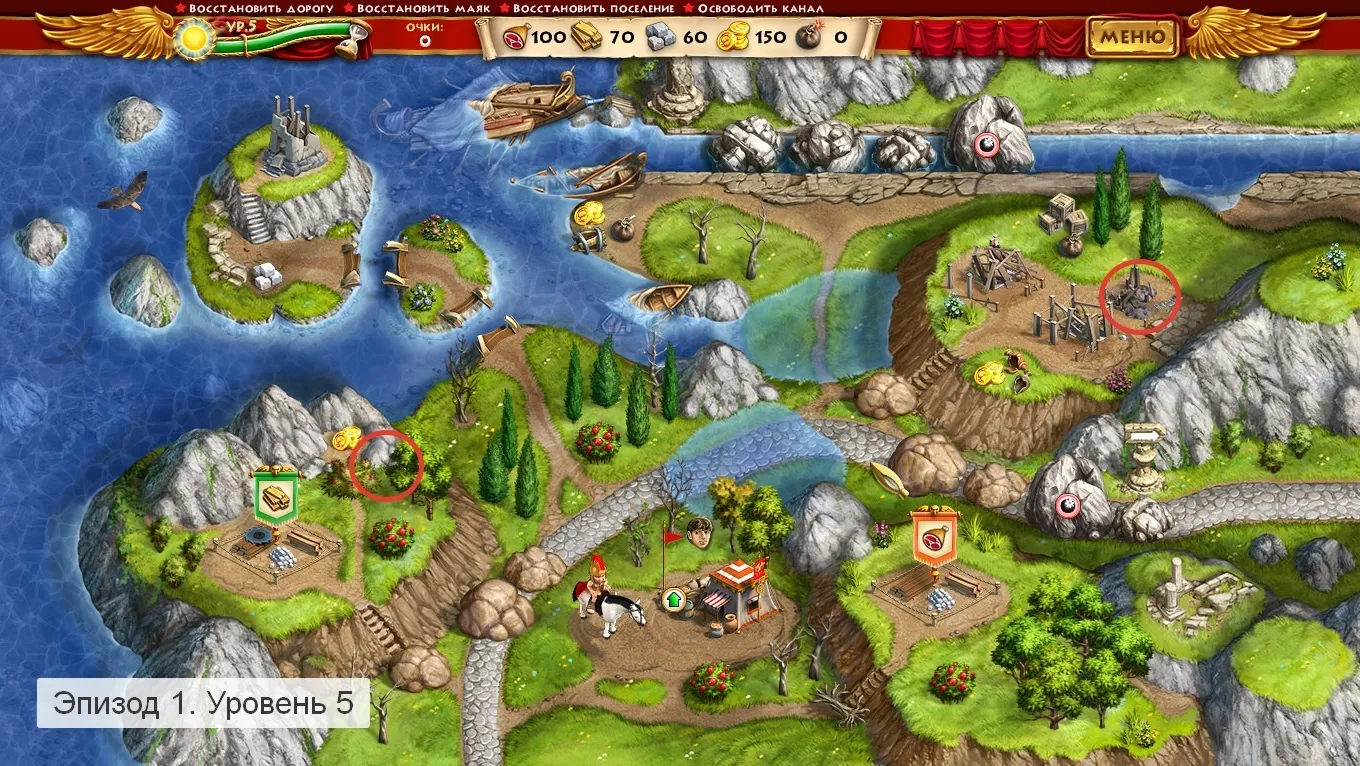The width and height of the screenshot is (1360, 766).
Task: Click the green upgrade arrow by the tent
Action: [x=674, y=600]
